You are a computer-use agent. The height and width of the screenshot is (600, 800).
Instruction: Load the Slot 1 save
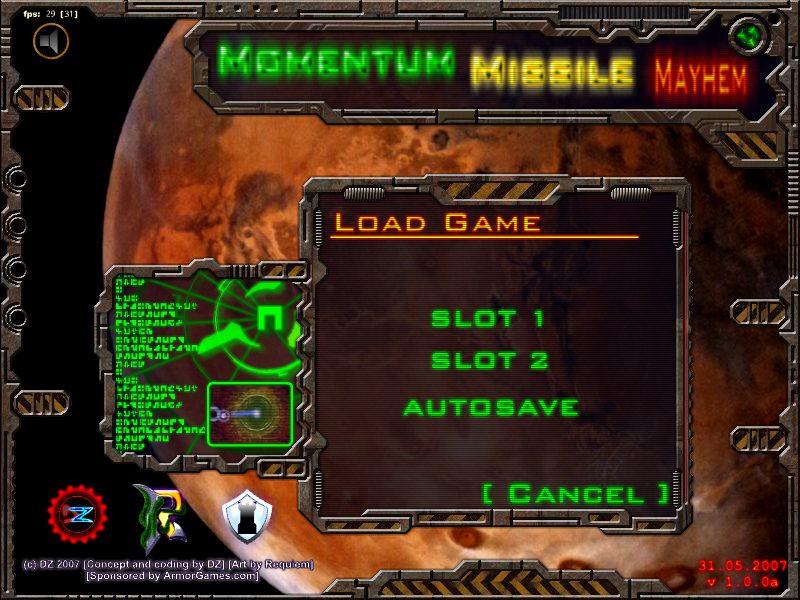tap(487, 320)
